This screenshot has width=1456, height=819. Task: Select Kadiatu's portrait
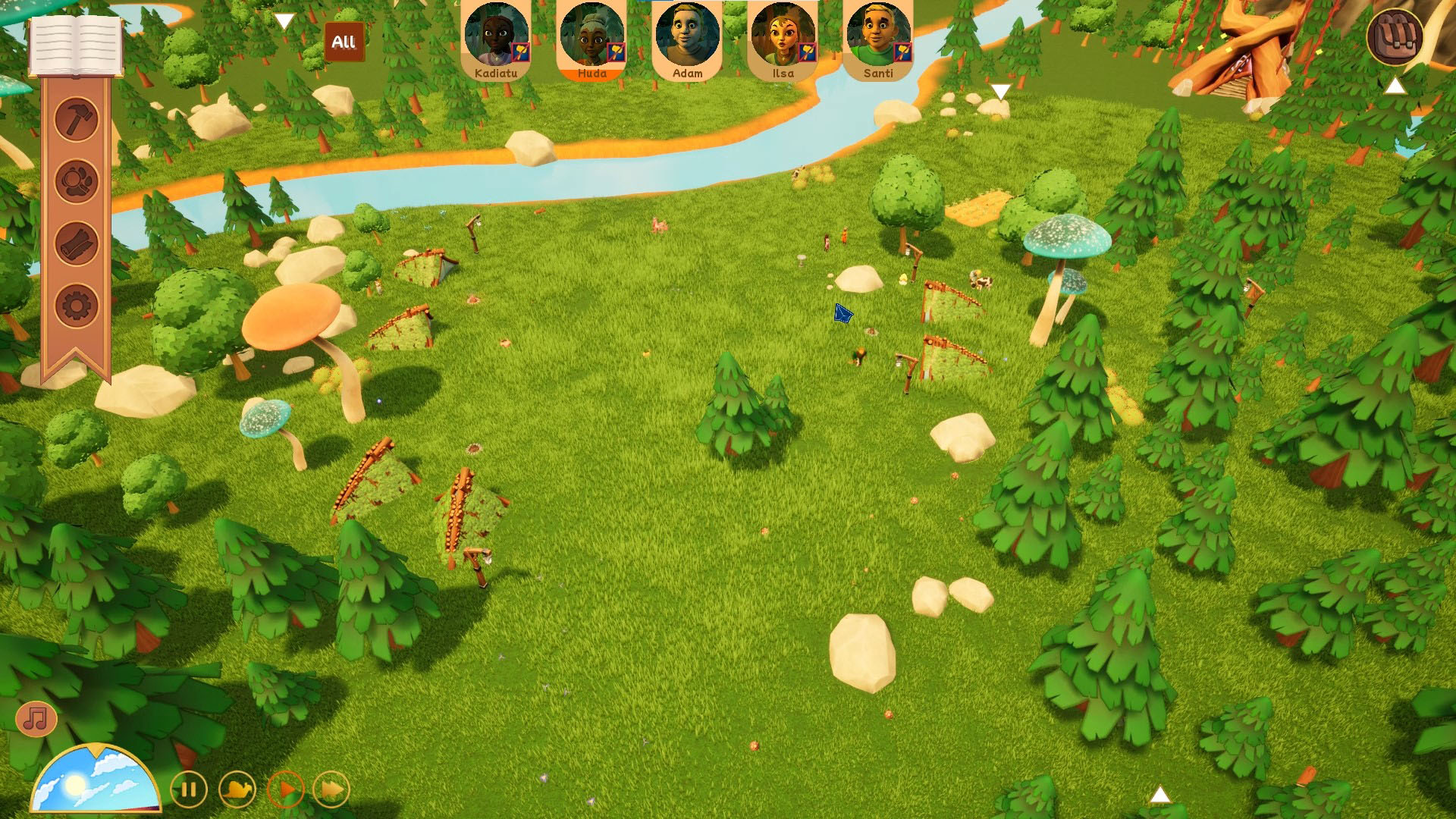[497, 38]
